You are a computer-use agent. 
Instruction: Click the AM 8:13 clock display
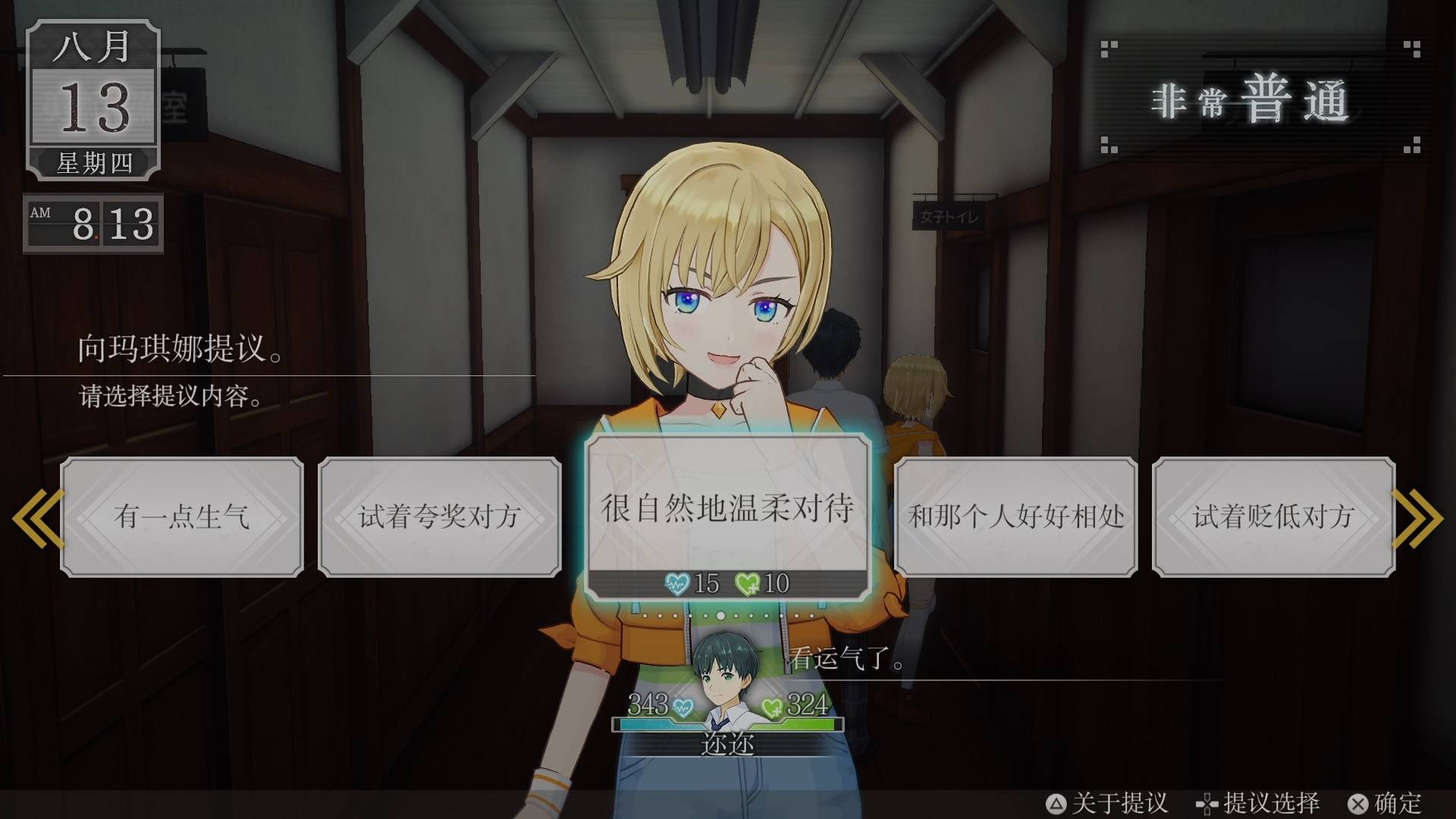[94, 225]
